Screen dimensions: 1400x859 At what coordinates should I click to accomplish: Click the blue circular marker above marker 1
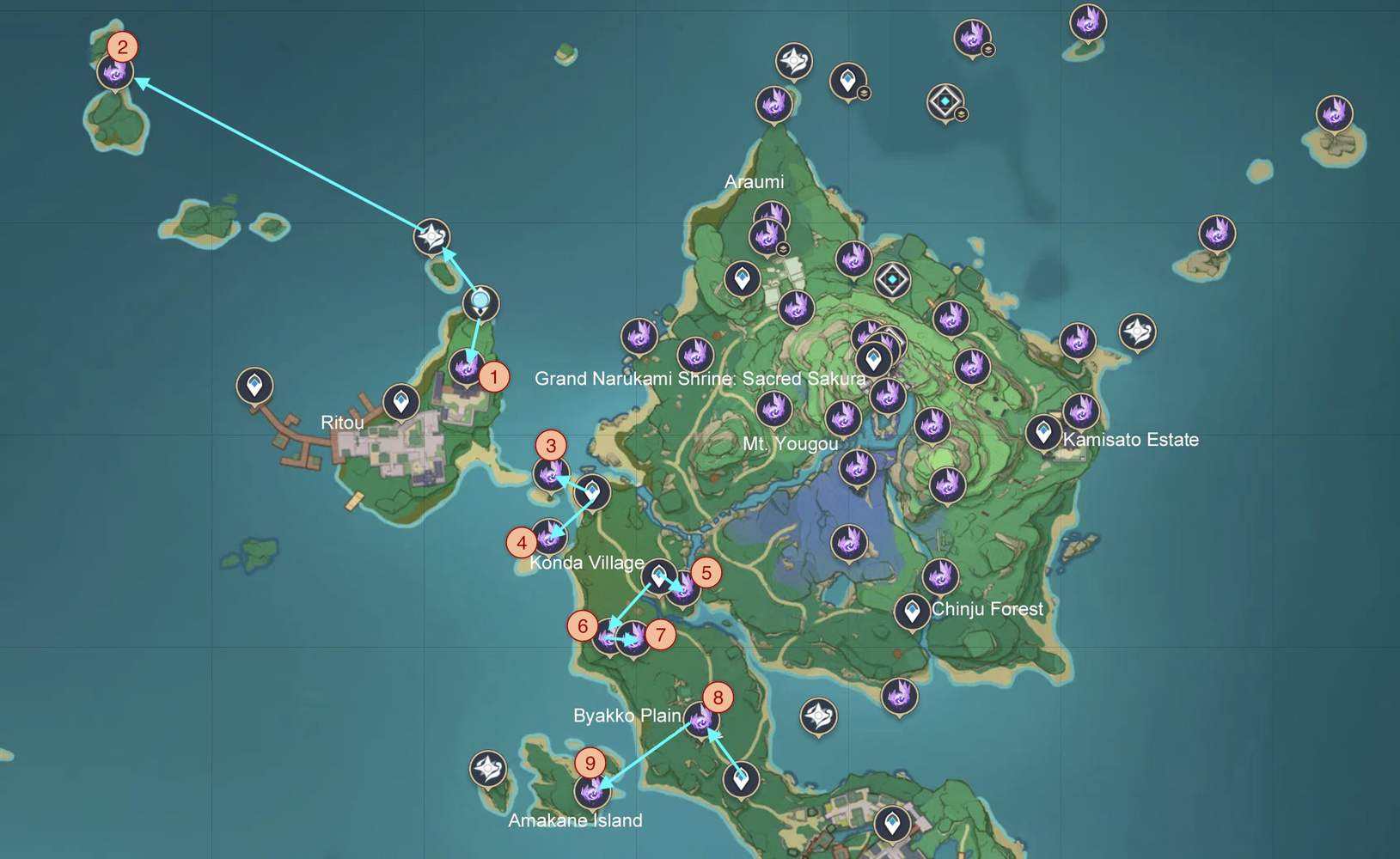click(x=480, y=302)
